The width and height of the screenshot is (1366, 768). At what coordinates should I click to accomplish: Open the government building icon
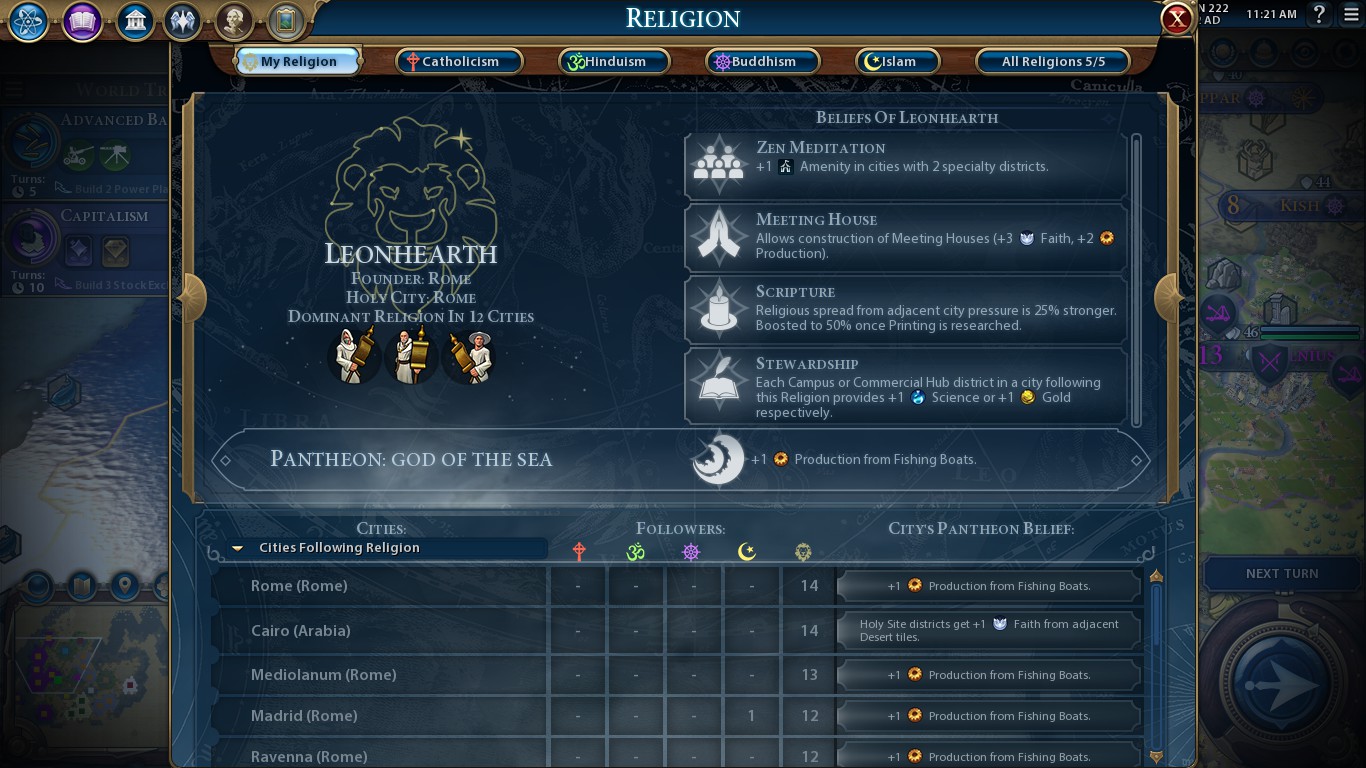134,21
